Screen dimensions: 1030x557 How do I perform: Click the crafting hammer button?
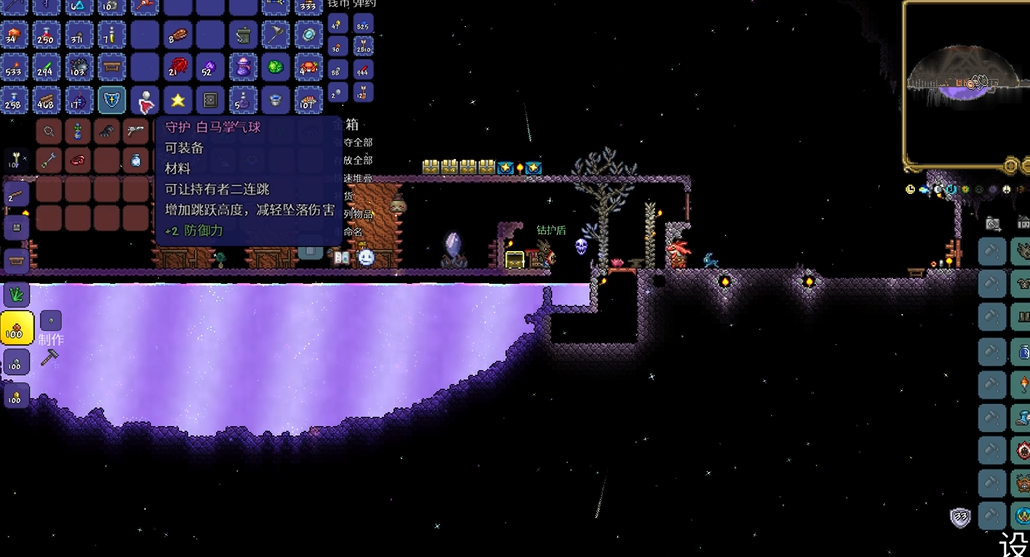pyautogui.click(x=49, y=356)
